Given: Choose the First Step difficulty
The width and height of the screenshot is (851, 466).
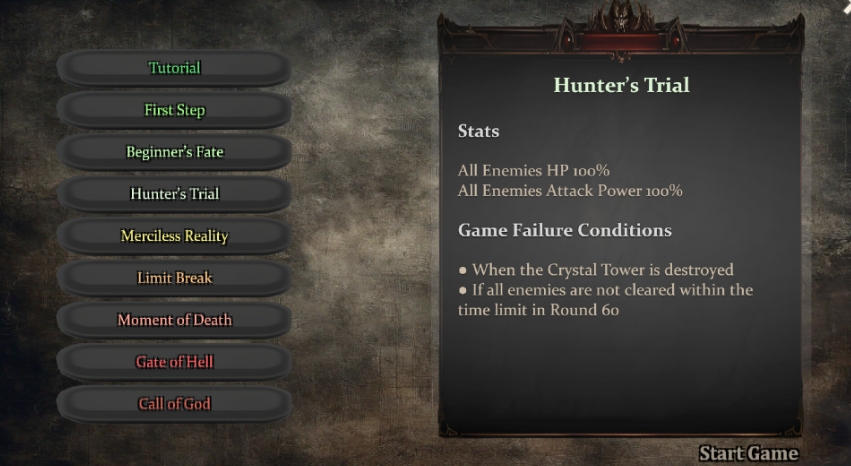Looking at the screenshot, I should point(175,110).
